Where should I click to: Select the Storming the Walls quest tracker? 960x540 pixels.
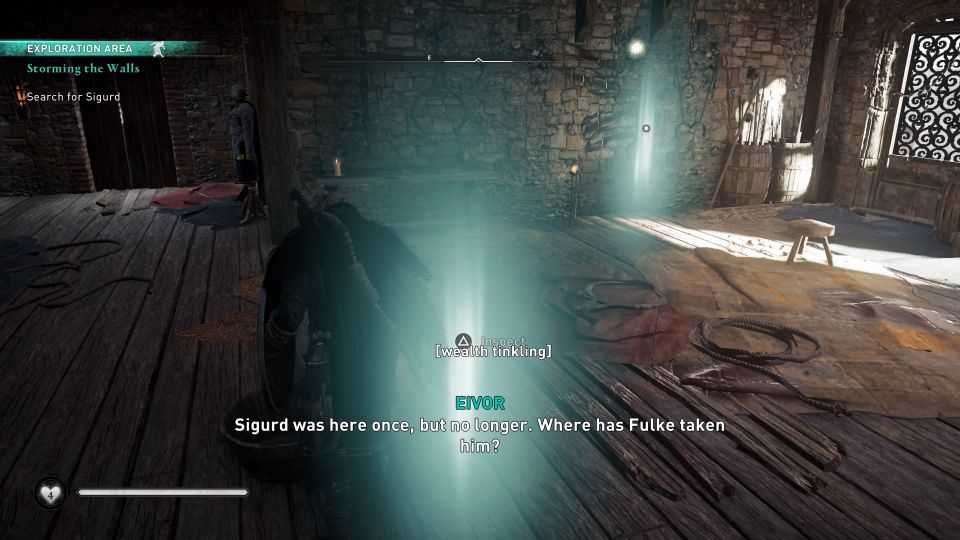tap(84, 69)
